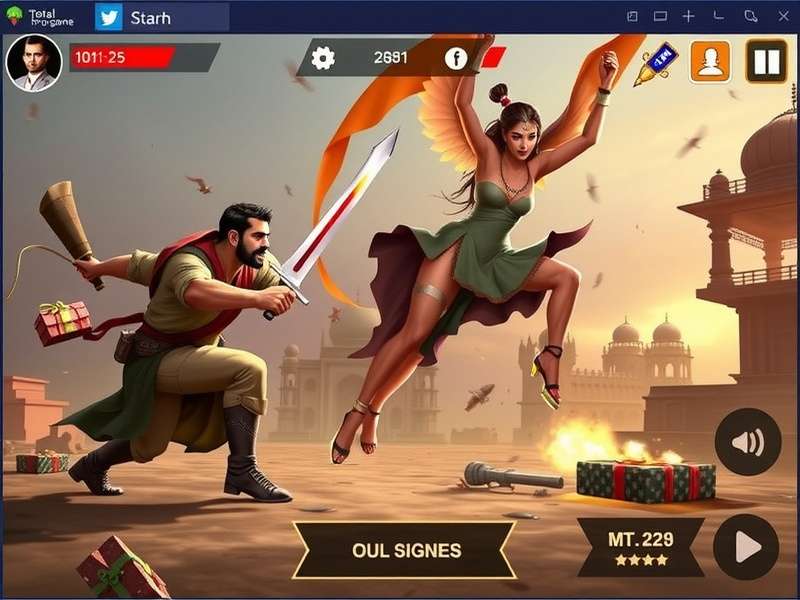Click the round play arrow button

pyautogui.click(x=746, y=547)
